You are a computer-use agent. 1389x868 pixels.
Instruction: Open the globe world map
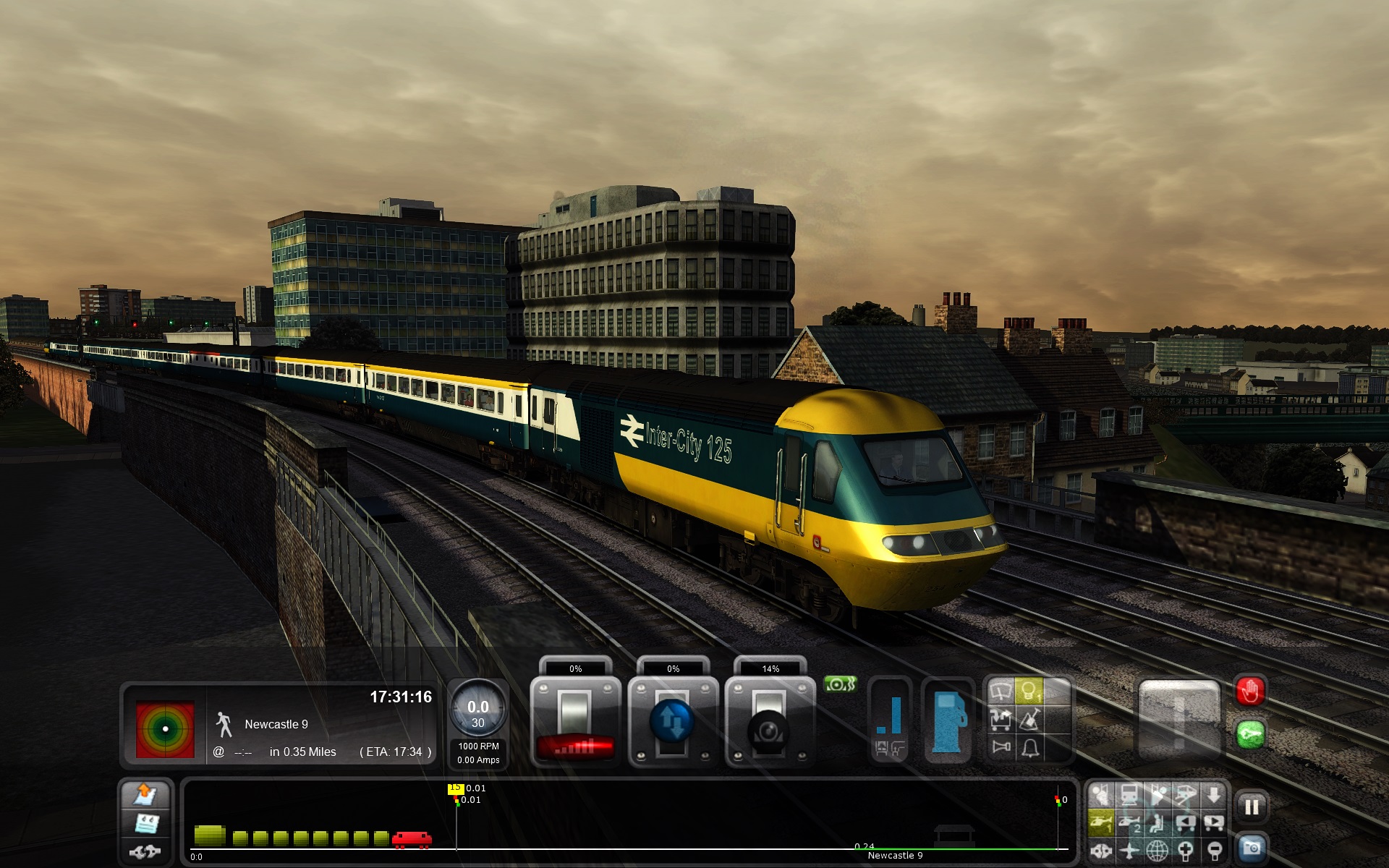pos(1157,851)
